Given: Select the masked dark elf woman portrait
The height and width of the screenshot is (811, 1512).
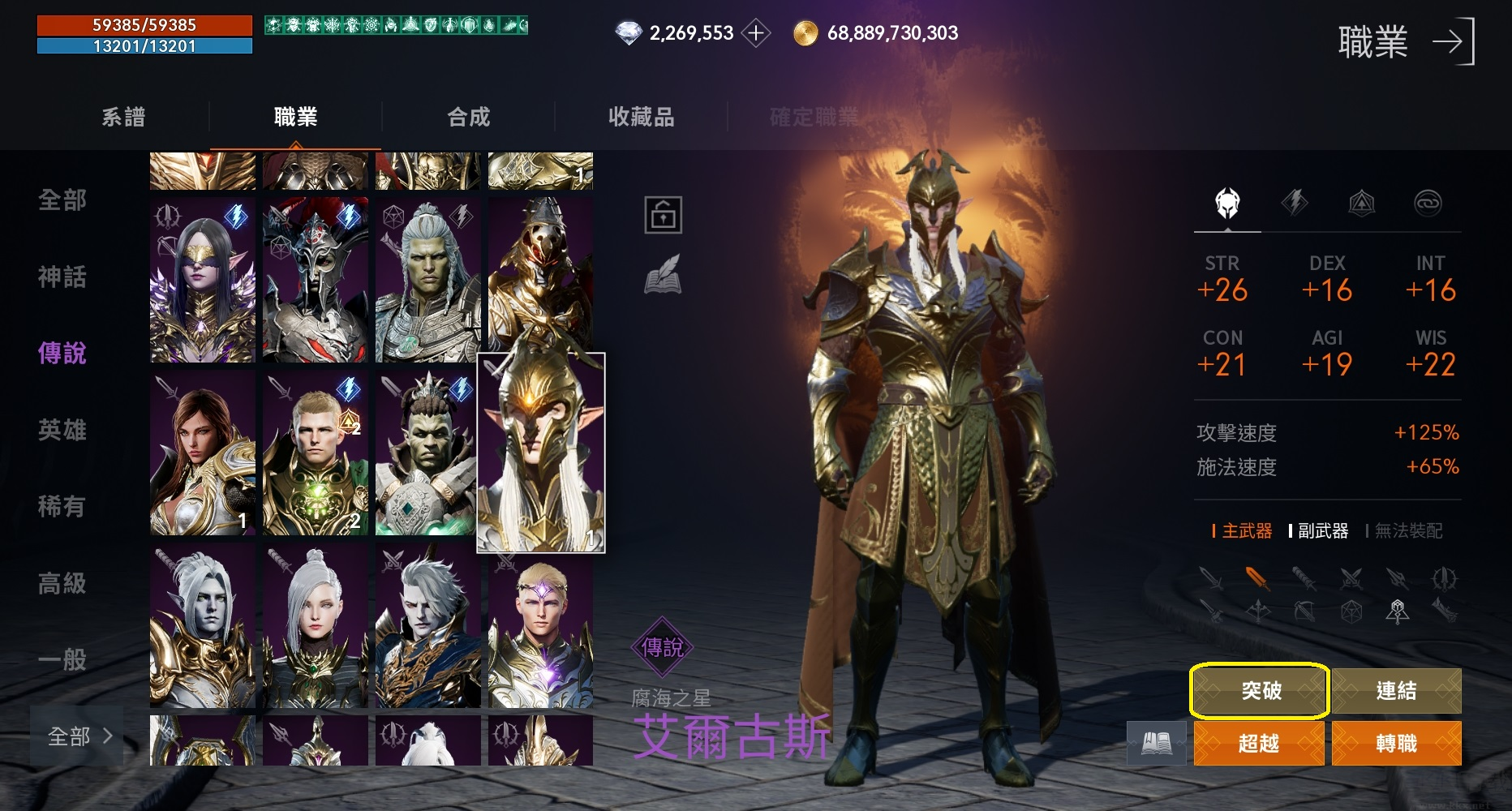Looking at the screenshot, I should point(203,280).
